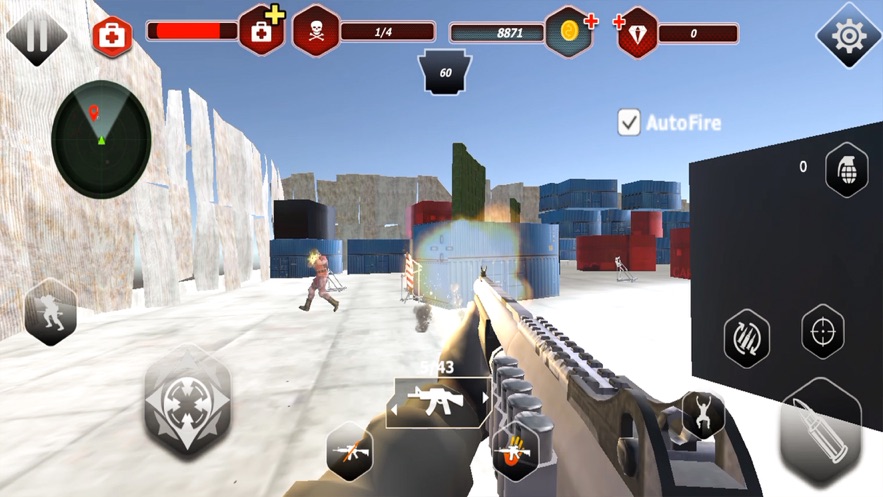Make the character jump
Viewport: 883px width, 497px height.
(x=703, y=414)
